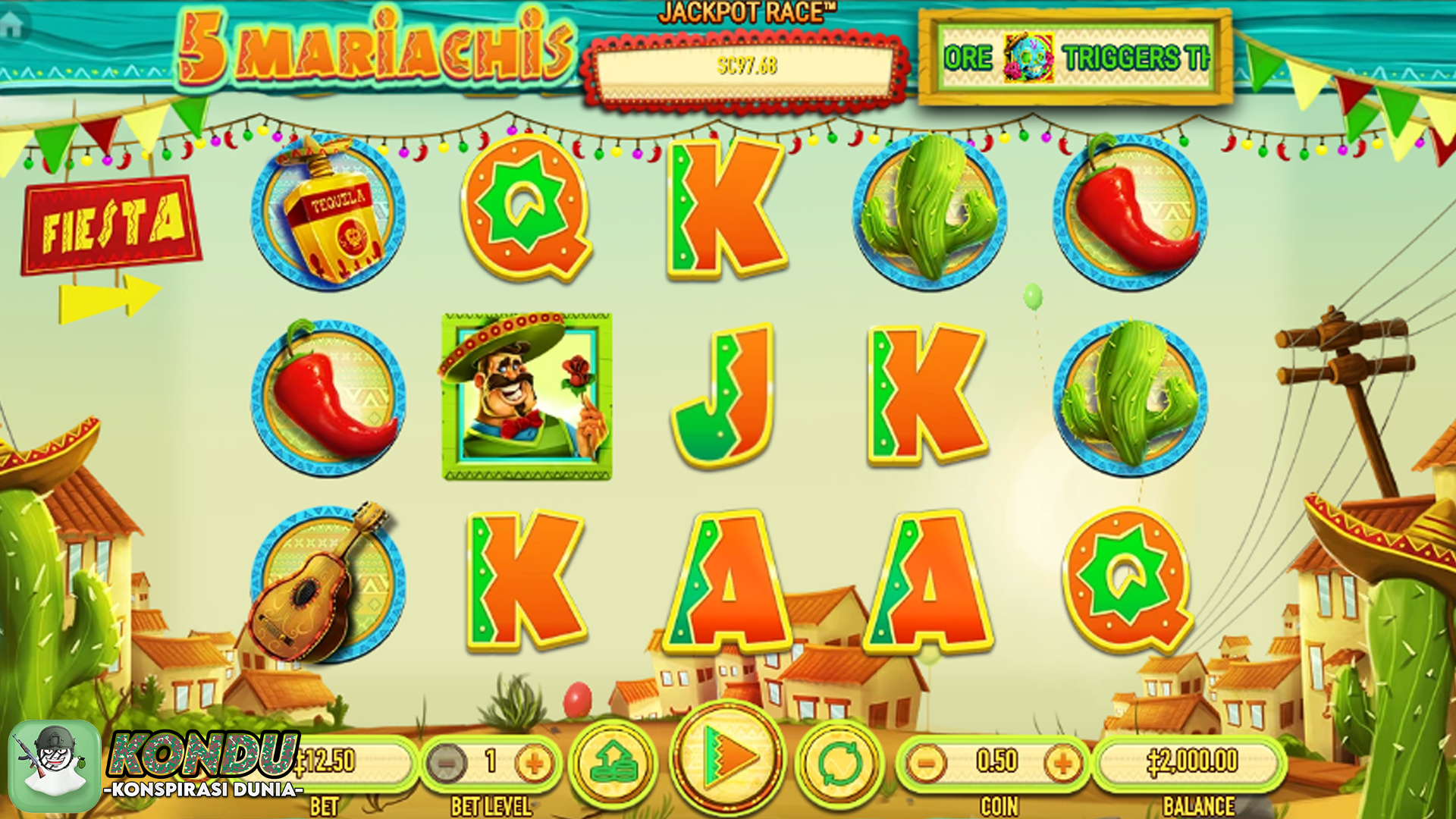Image resolution: width=1456 pixels, height=819 pixels.
Task: Increase the bet level with plus
Action: coord(534,762)
